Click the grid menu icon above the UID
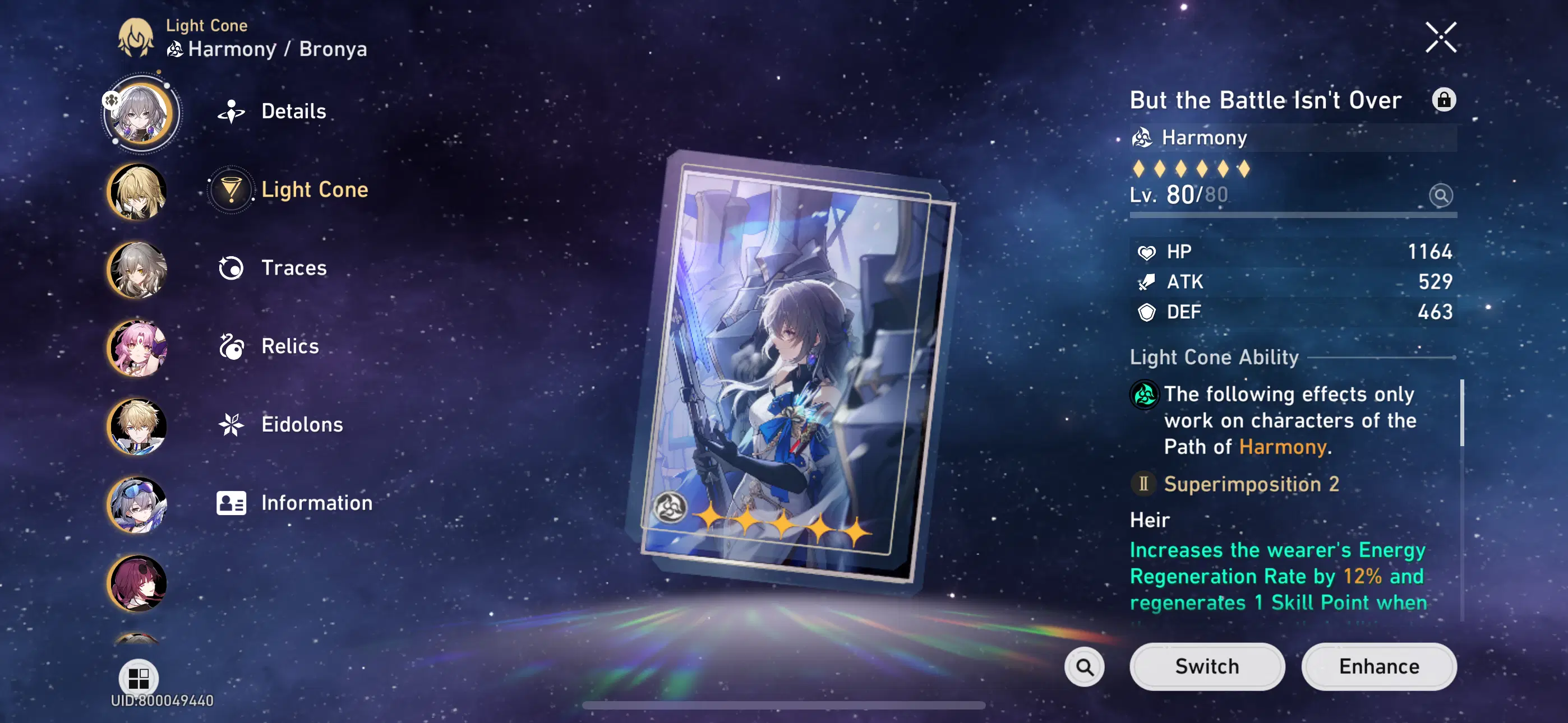 pos(139,678)
